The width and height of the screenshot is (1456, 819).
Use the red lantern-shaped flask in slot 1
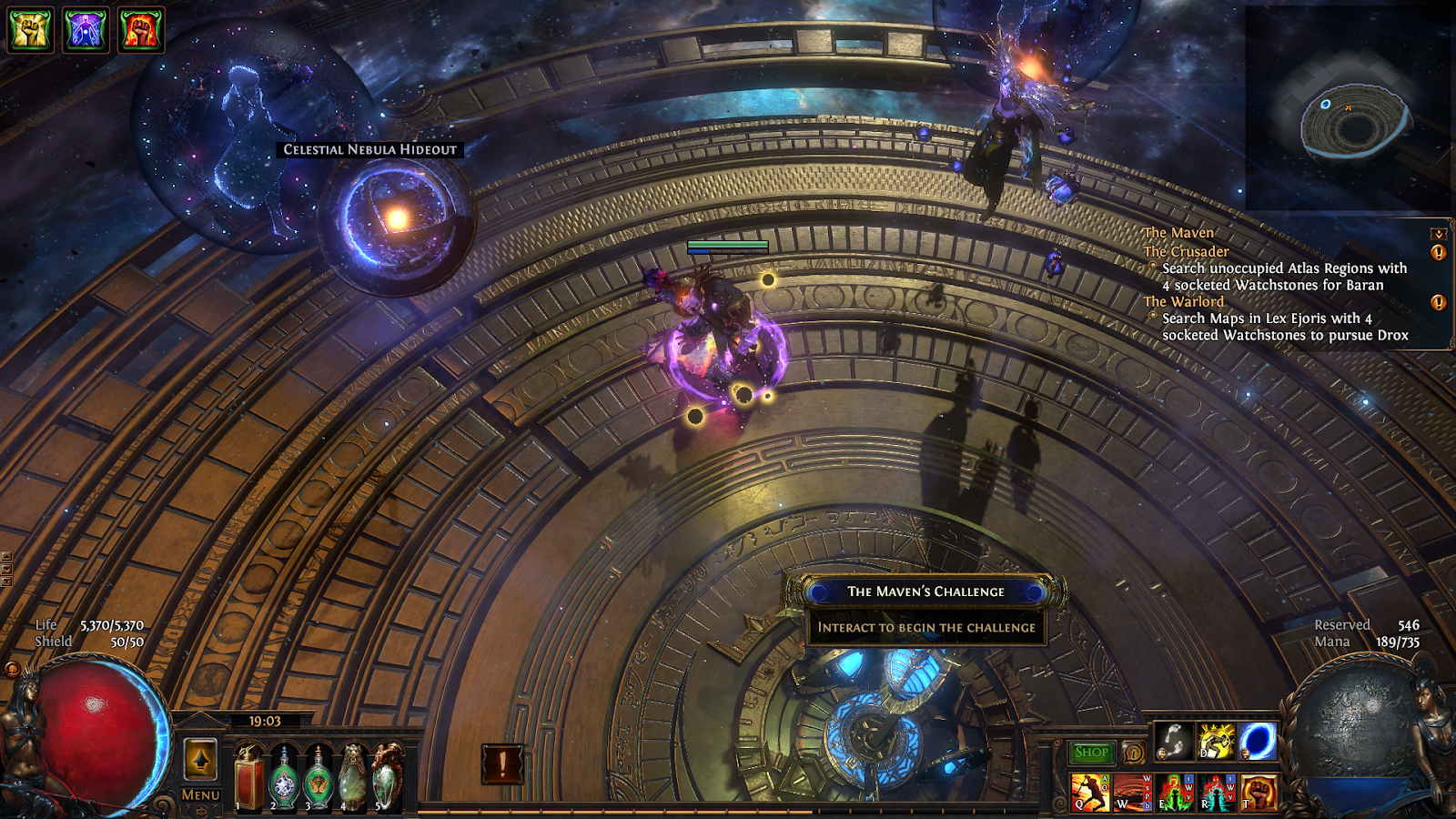(249, 776)
